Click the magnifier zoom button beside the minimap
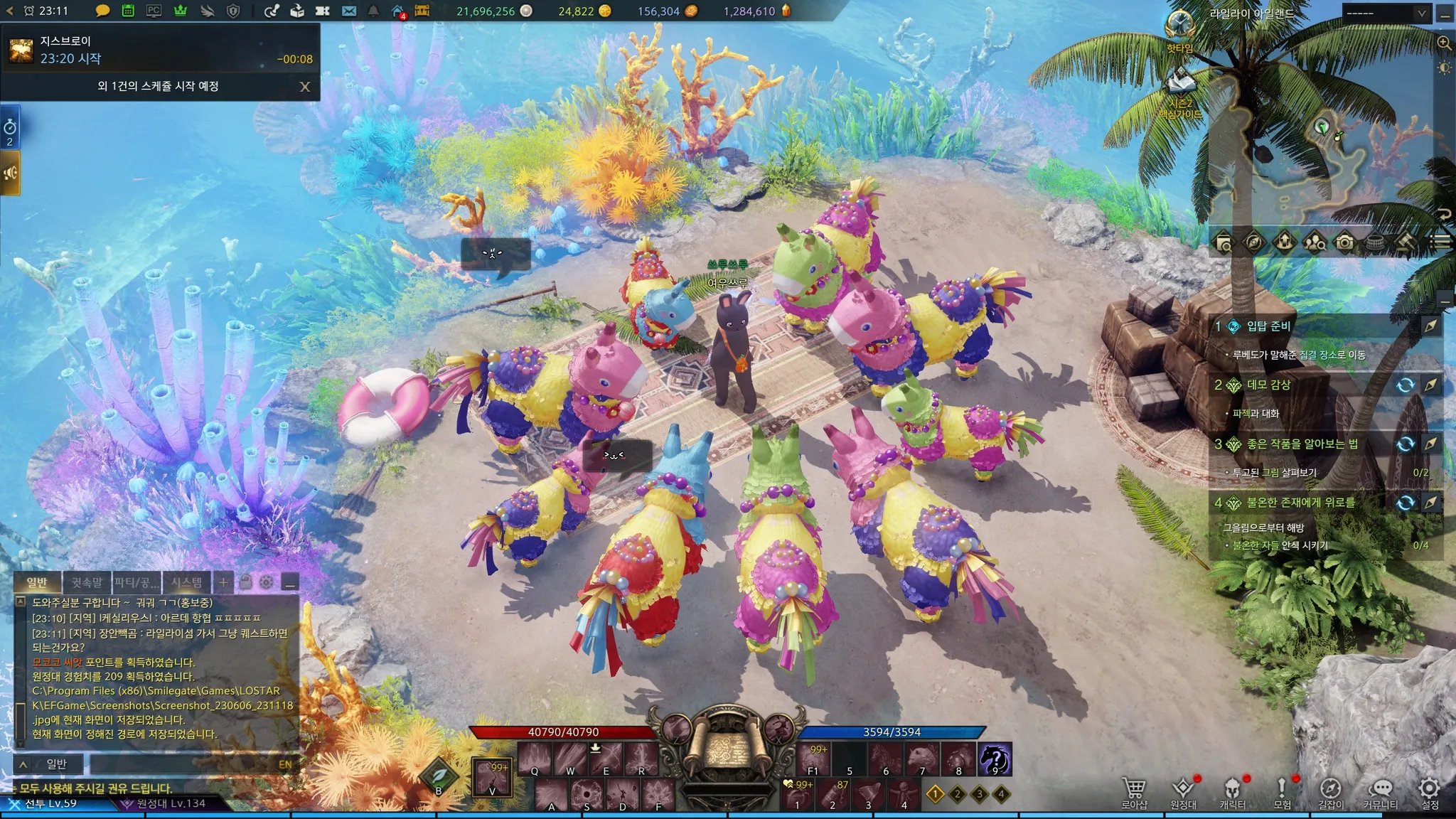The width and height of the screenshot is (1456, 819). click(1444, 43)
